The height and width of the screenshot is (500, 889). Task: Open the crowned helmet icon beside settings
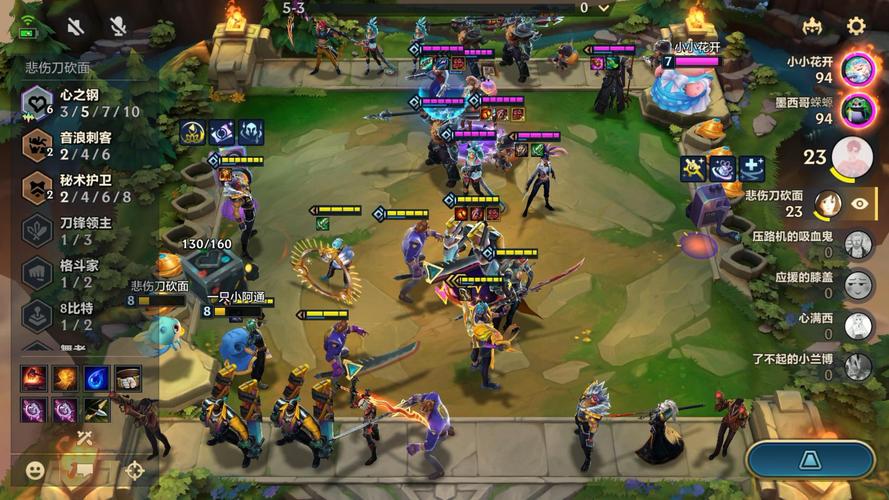click(812, 26)
